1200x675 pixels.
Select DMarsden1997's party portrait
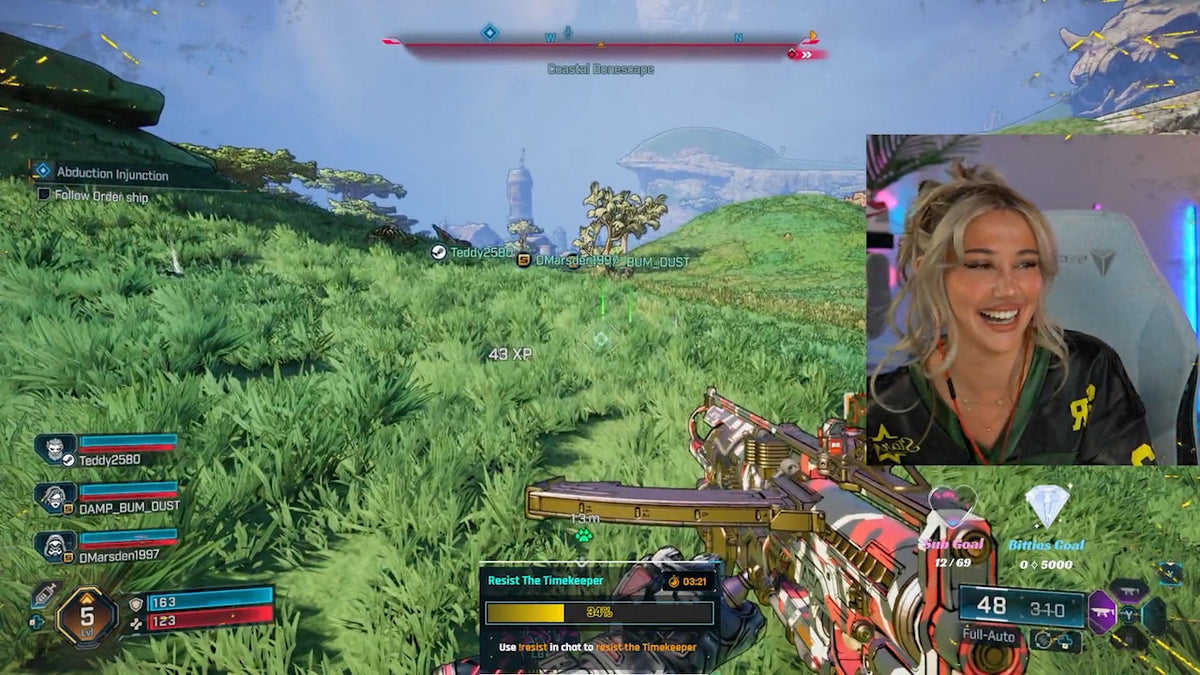pos(55,545)
